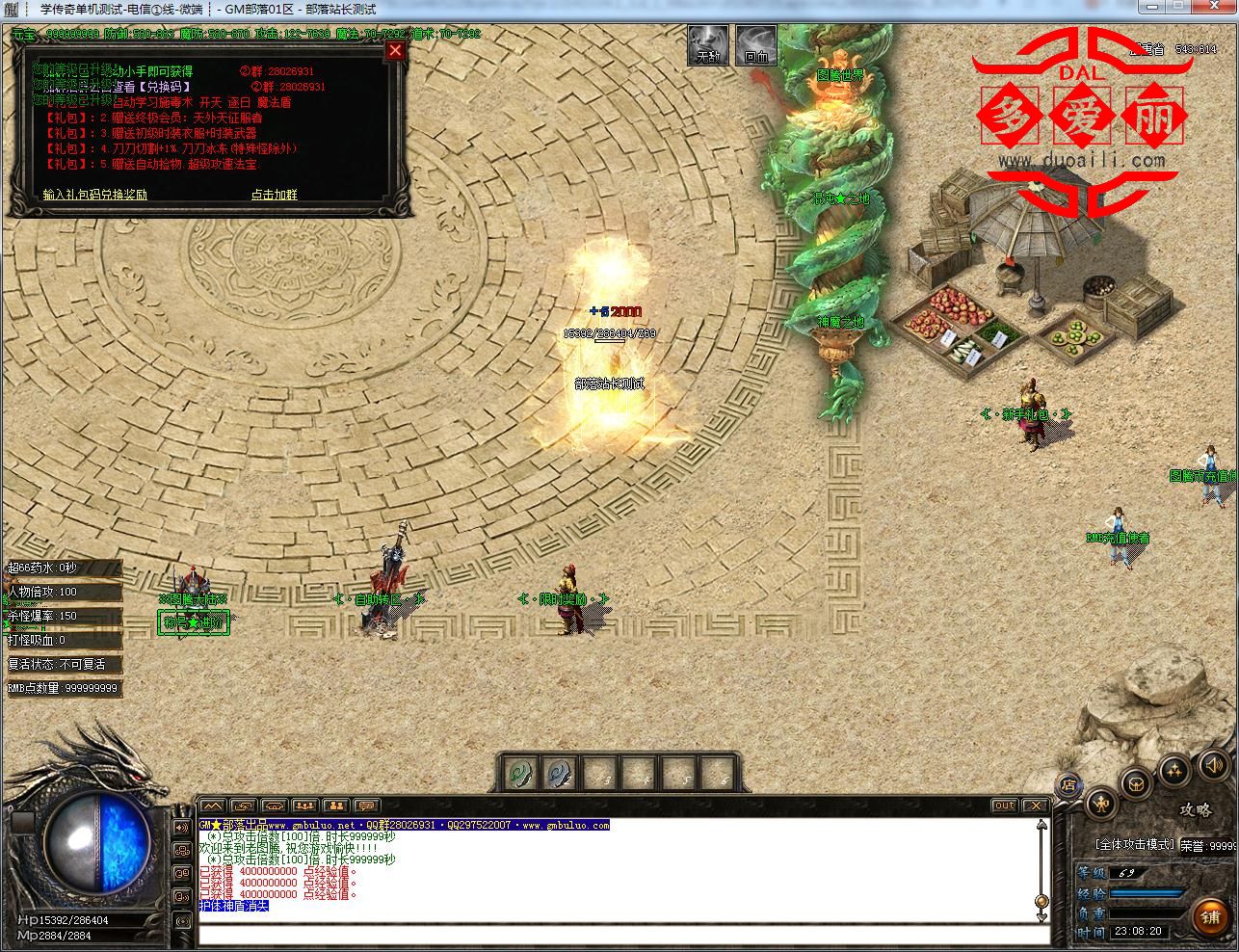Open the 店 shop round button
This screenshot has width=1239, height=952.
coord(1068,784)
